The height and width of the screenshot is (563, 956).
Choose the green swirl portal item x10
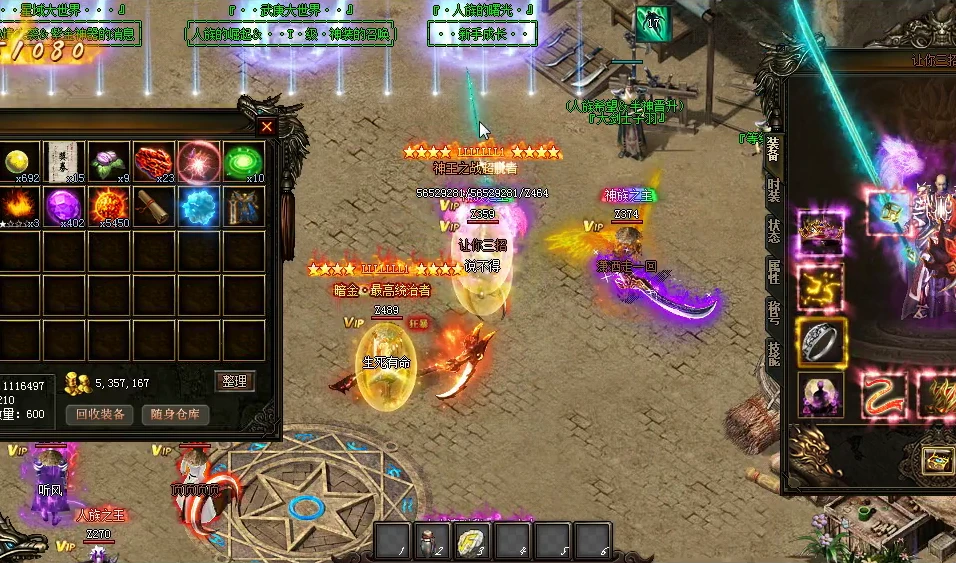point(243,161)
